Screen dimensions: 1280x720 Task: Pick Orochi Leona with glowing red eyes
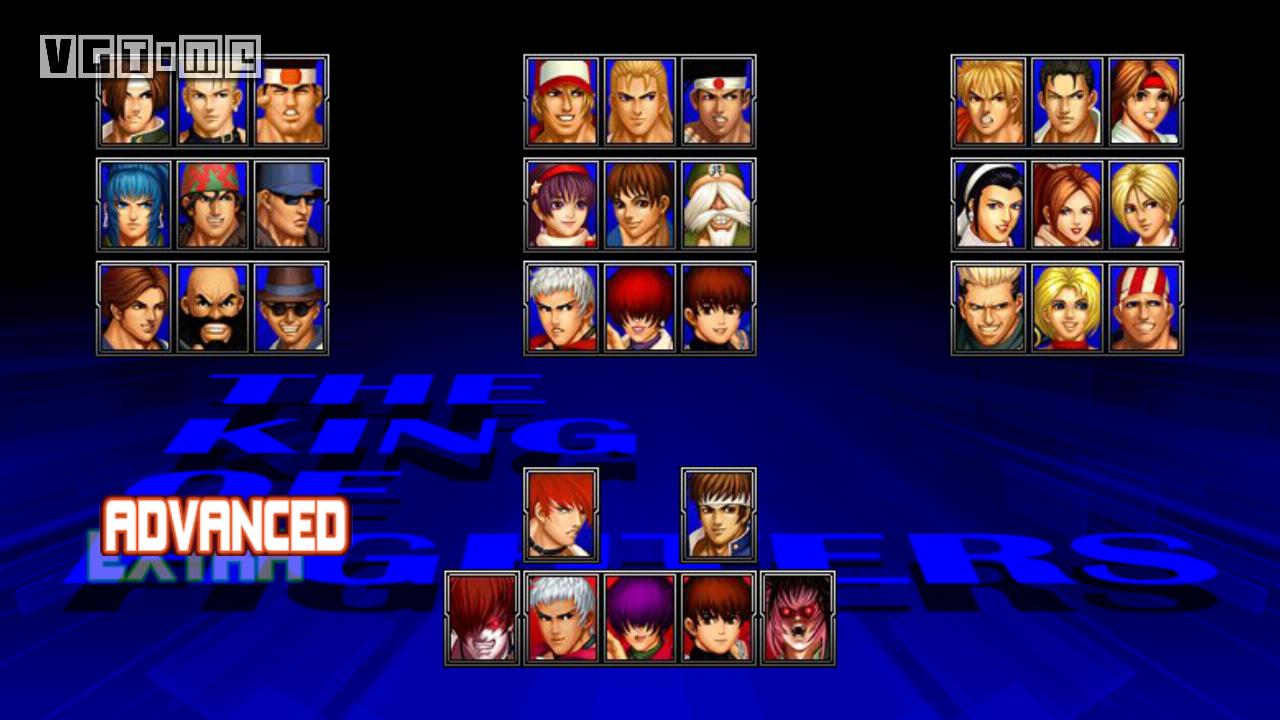coord(797,618)
